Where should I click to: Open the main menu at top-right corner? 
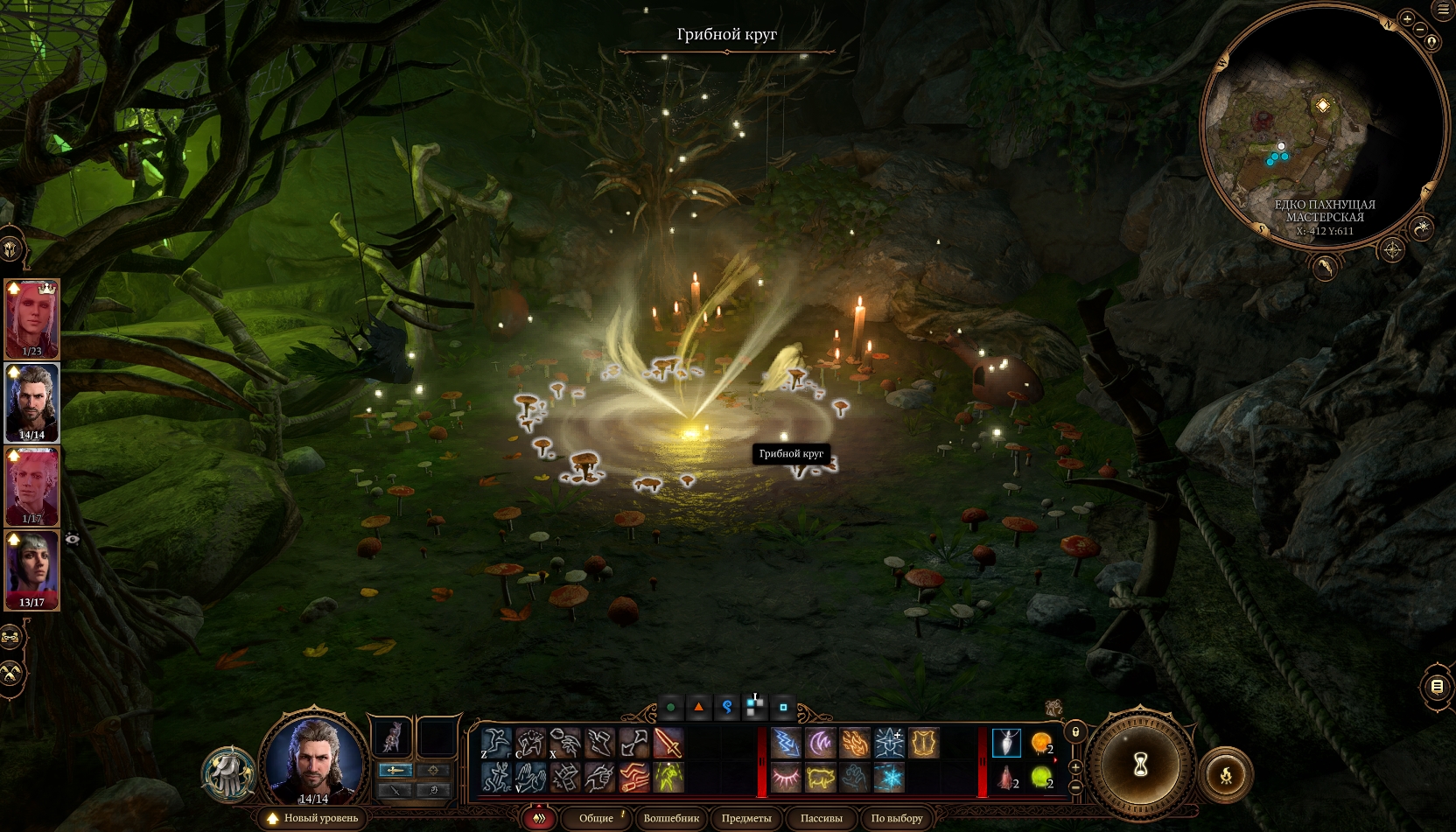tap(1443, 10)
